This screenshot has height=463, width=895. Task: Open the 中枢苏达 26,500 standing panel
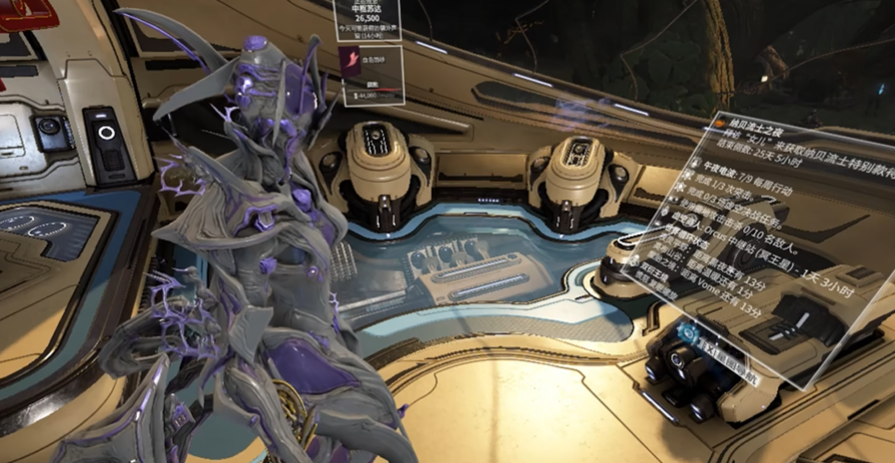368,19
